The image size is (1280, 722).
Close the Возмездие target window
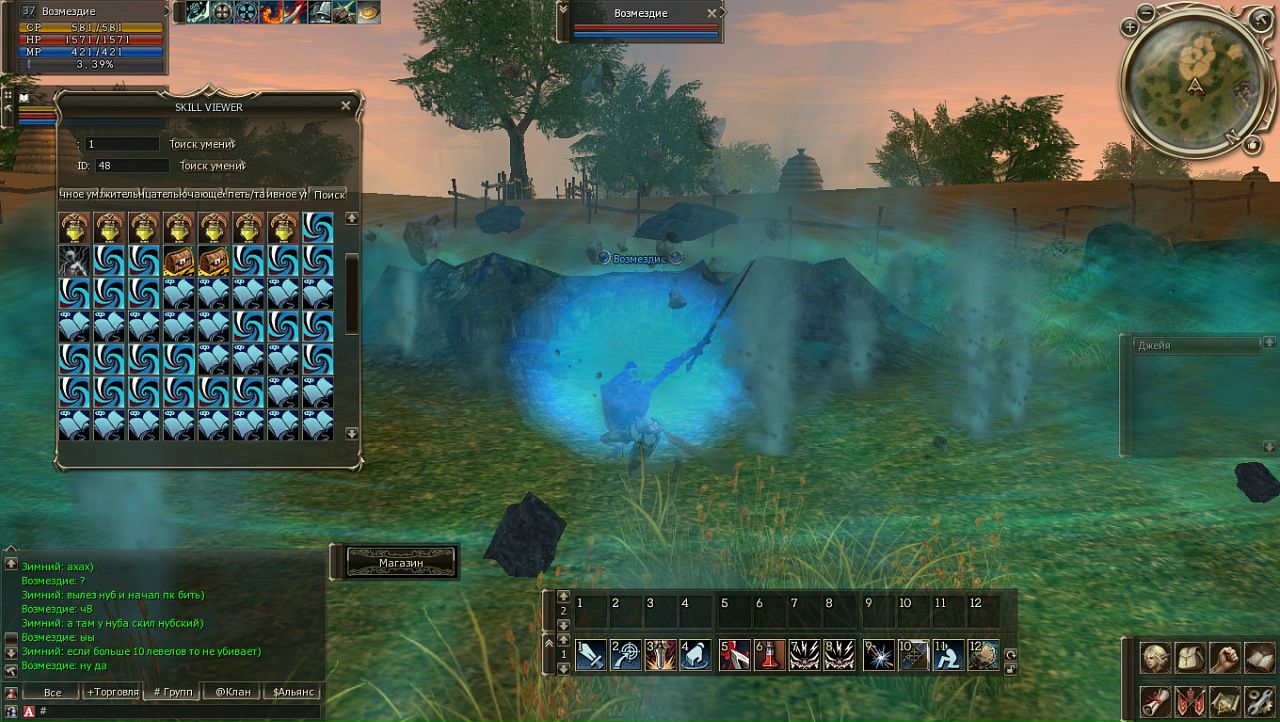[712, 13]
